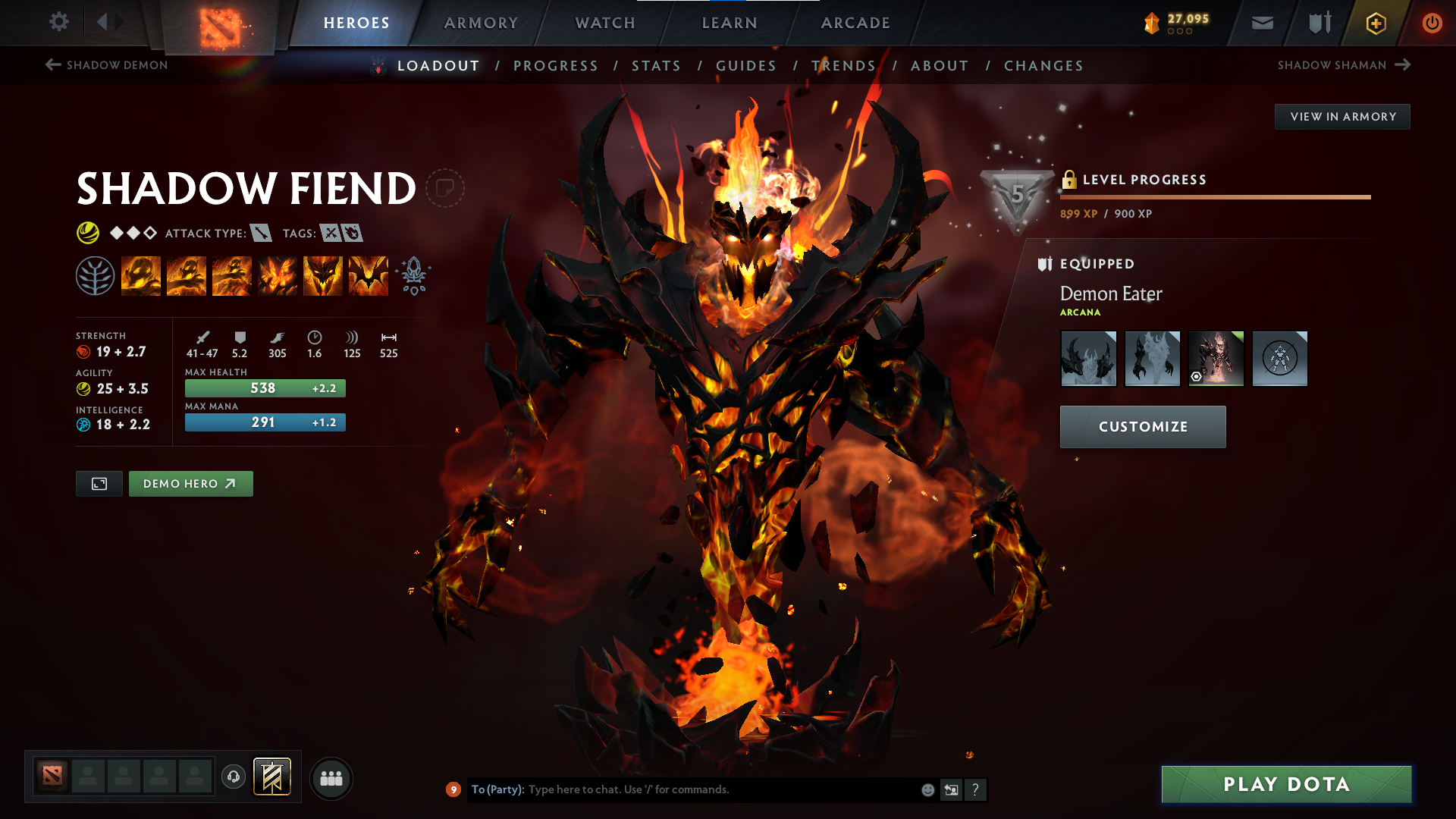The height and width of the screenshot is (819, 1456).
Task: Open the Shadow Fiend Talent Tree icon
Action: 94,275
